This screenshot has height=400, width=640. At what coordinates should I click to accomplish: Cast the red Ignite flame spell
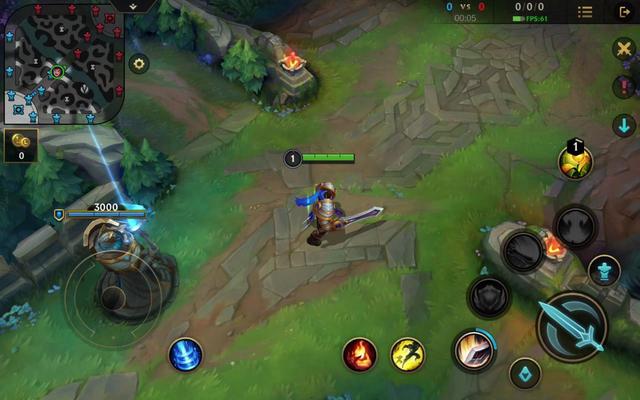[360, 353]
